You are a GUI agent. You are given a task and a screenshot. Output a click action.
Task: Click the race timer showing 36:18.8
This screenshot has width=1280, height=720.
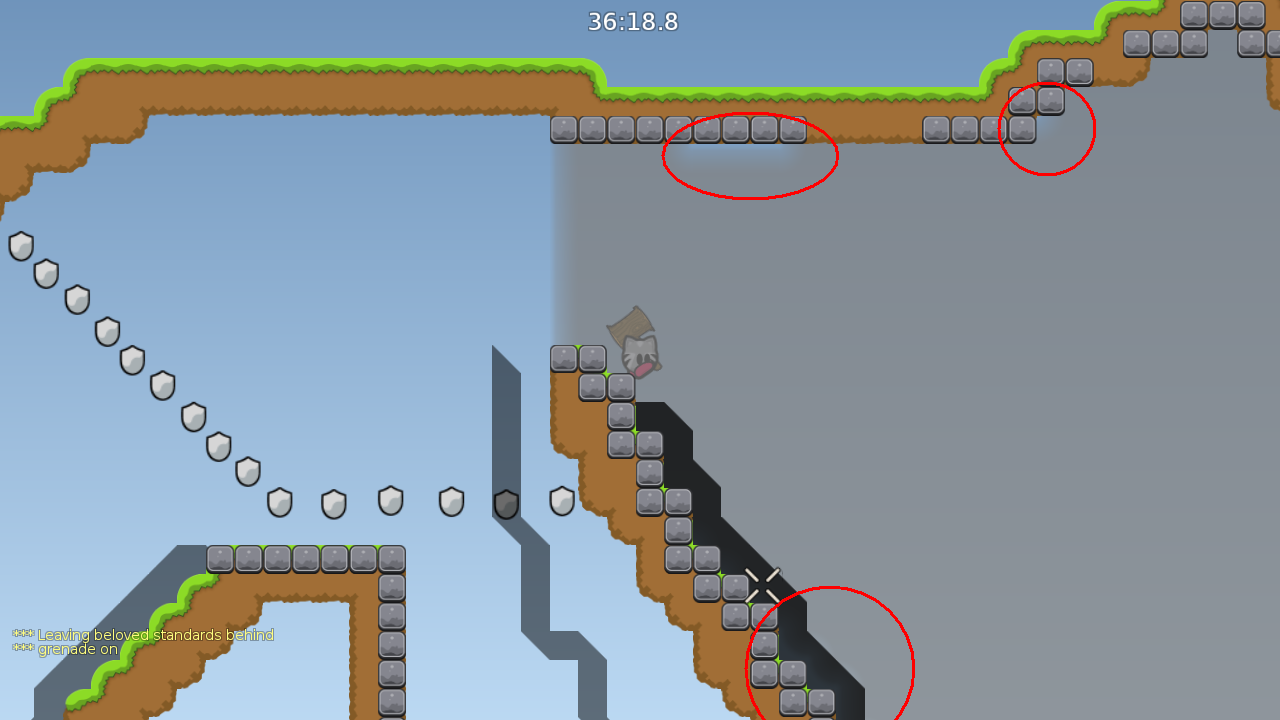[632, 22]
